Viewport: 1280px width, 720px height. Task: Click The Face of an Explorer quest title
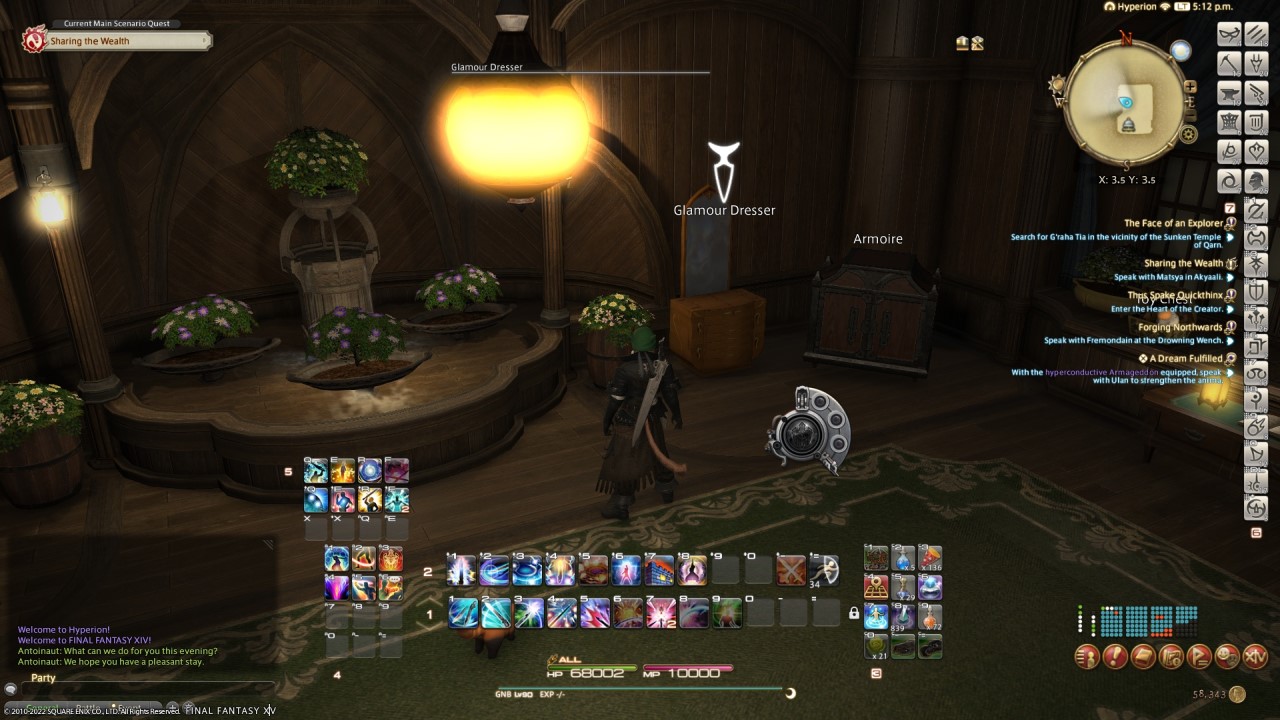1175,222
